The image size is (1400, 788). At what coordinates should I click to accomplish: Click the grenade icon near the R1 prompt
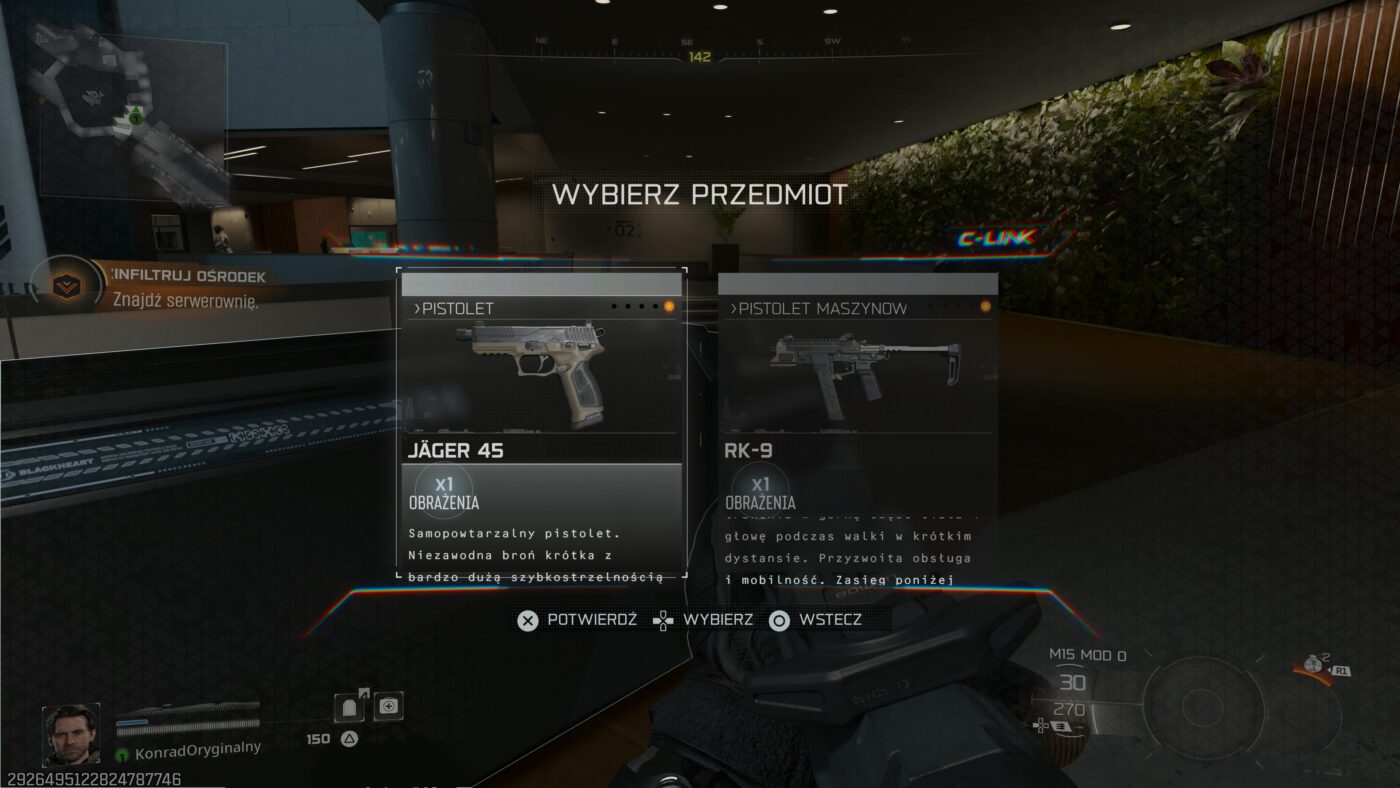(1313, 665)
